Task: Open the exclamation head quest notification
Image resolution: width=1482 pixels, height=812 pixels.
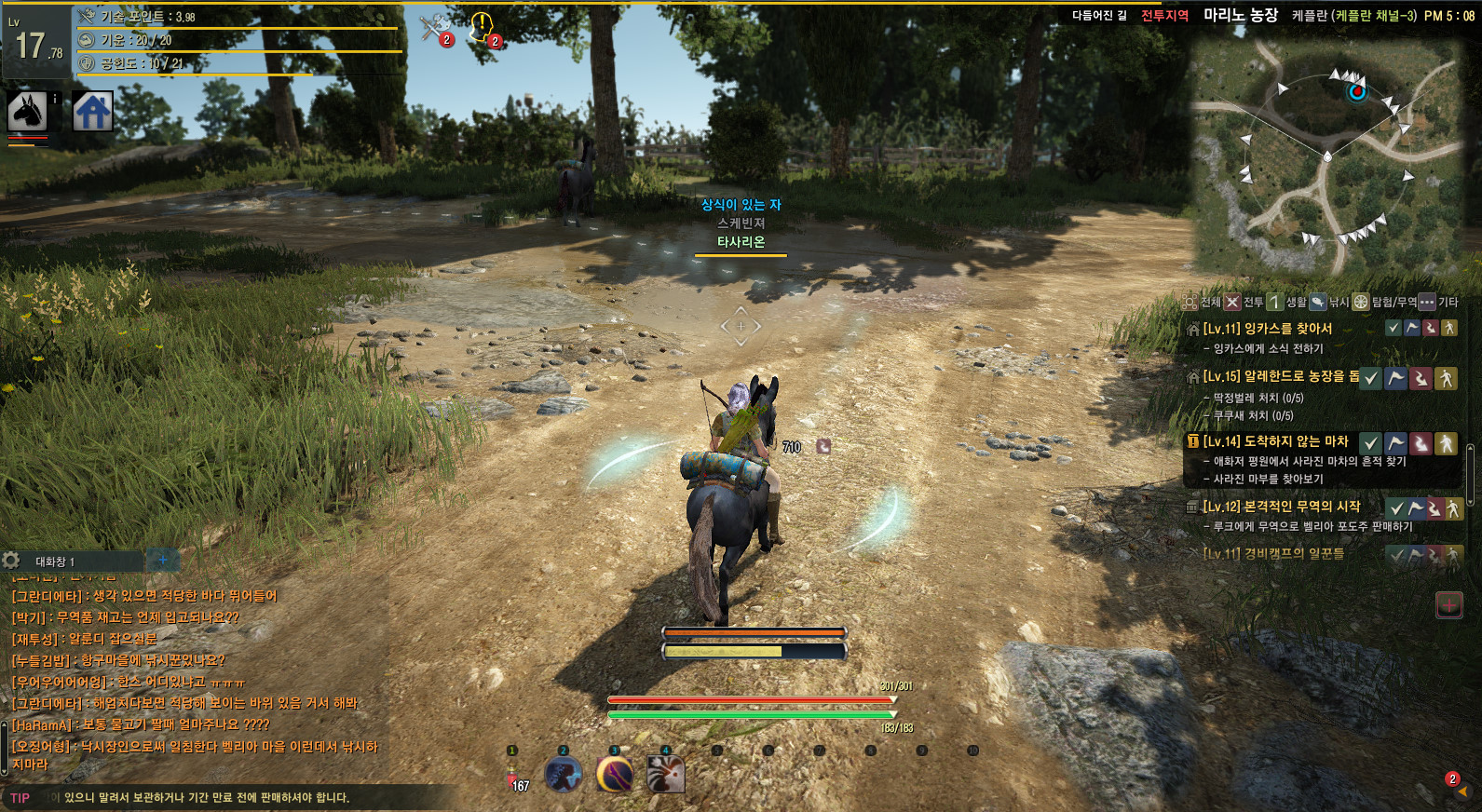Action: coord(483,28)
